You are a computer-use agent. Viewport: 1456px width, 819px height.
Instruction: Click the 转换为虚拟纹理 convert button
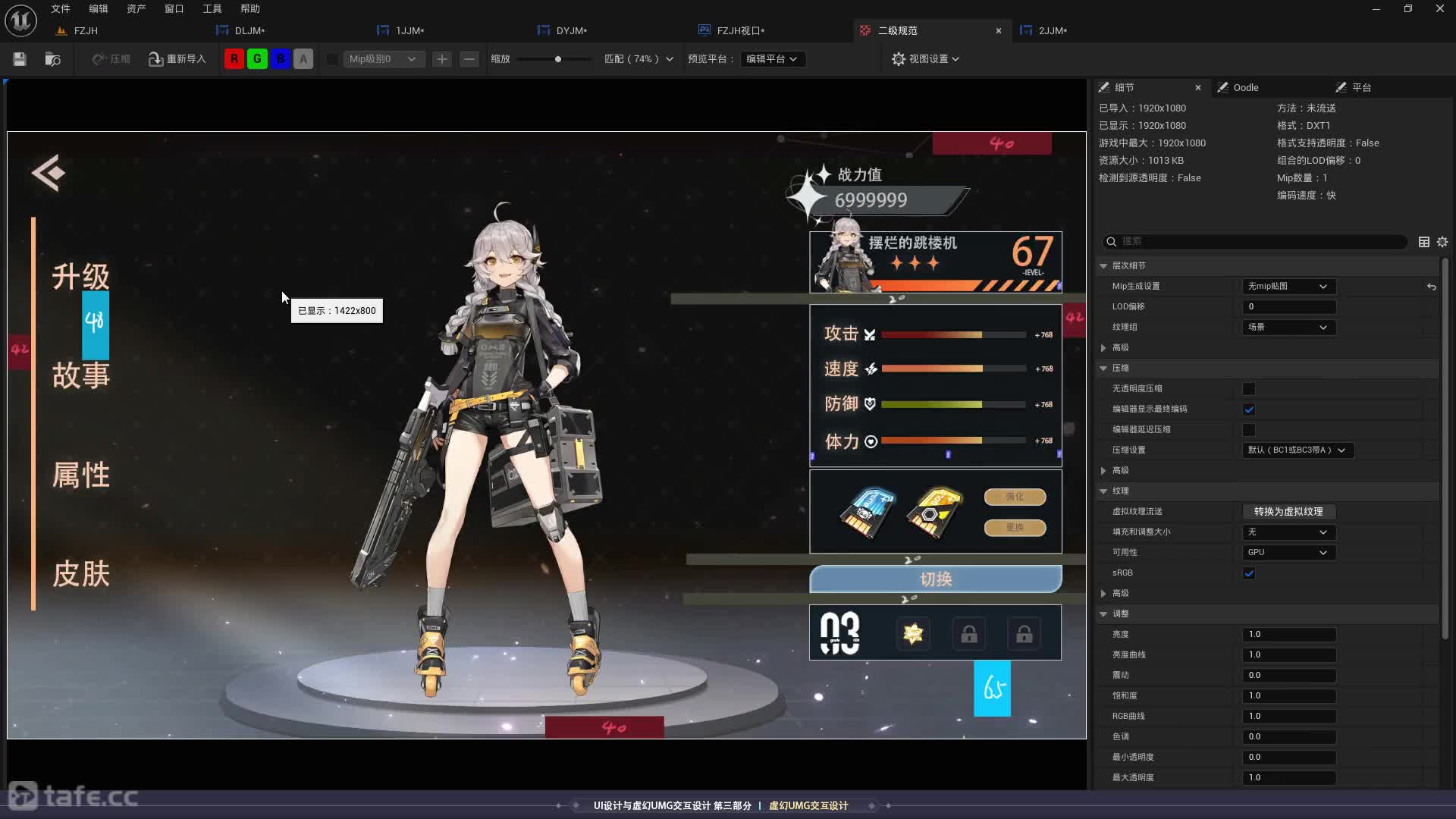tap(1288, 512)
